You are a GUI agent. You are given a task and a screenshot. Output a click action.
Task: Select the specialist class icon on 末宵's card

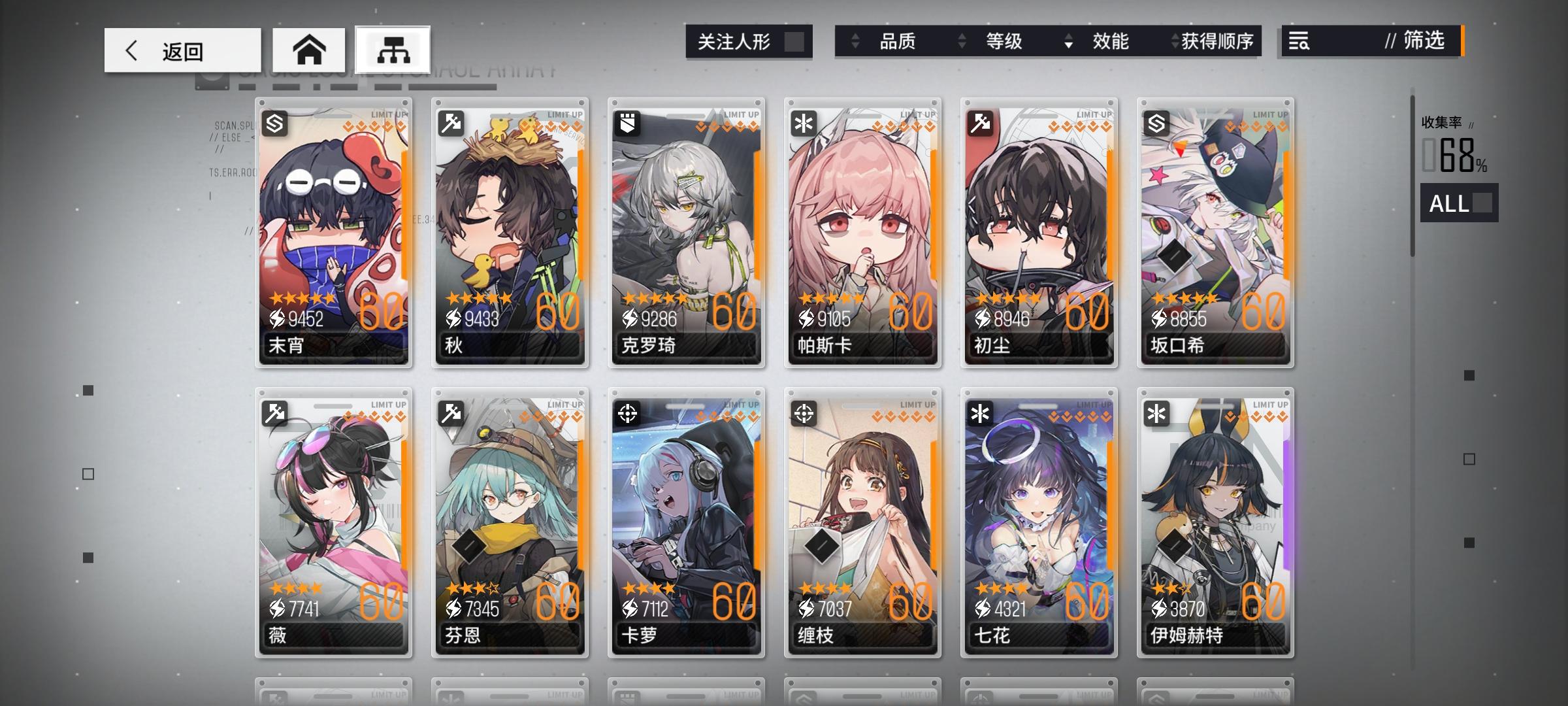pyautogui.click(x=275, y=124)
